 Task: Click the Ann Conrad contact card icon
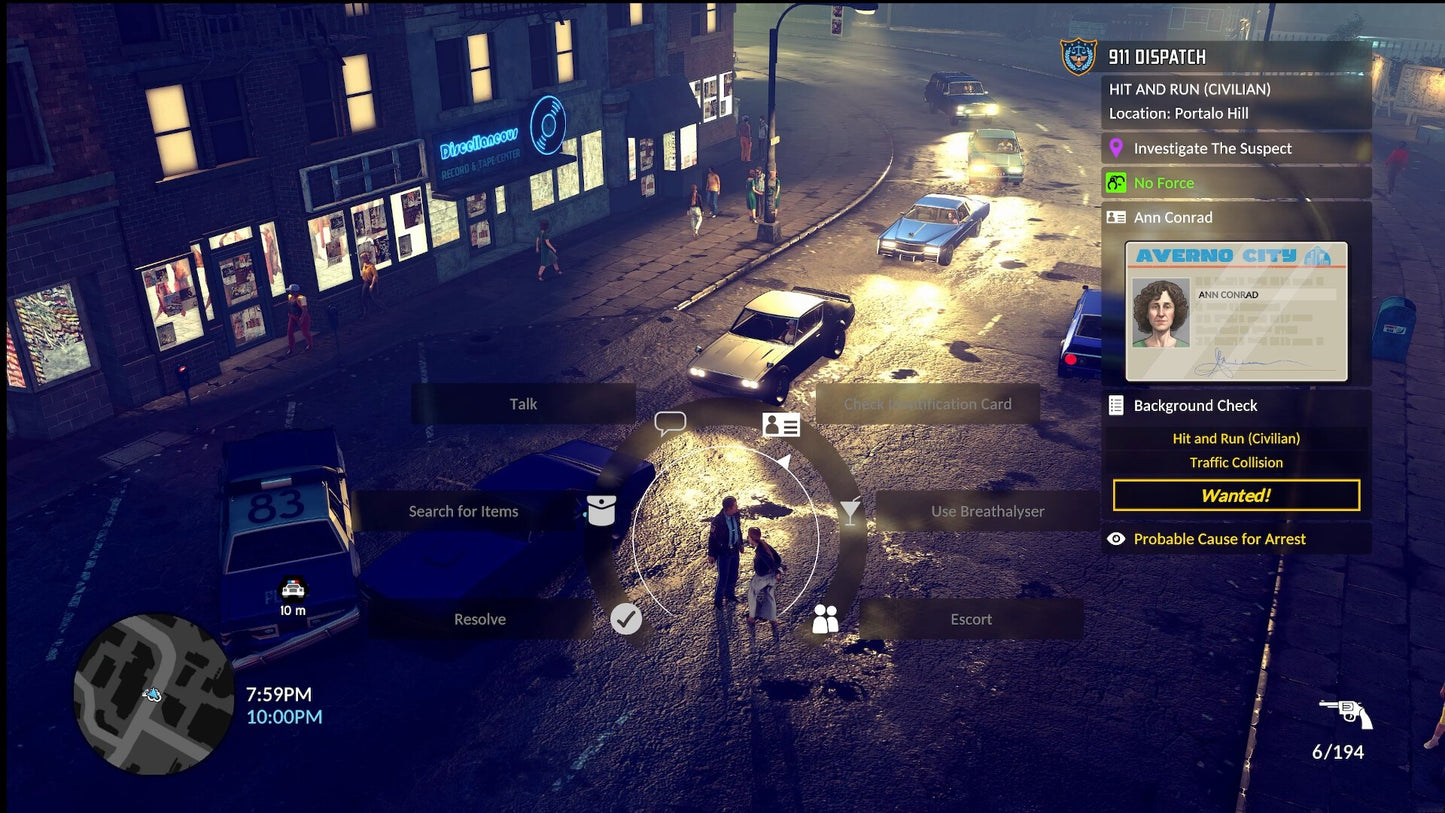(1117, 217)
